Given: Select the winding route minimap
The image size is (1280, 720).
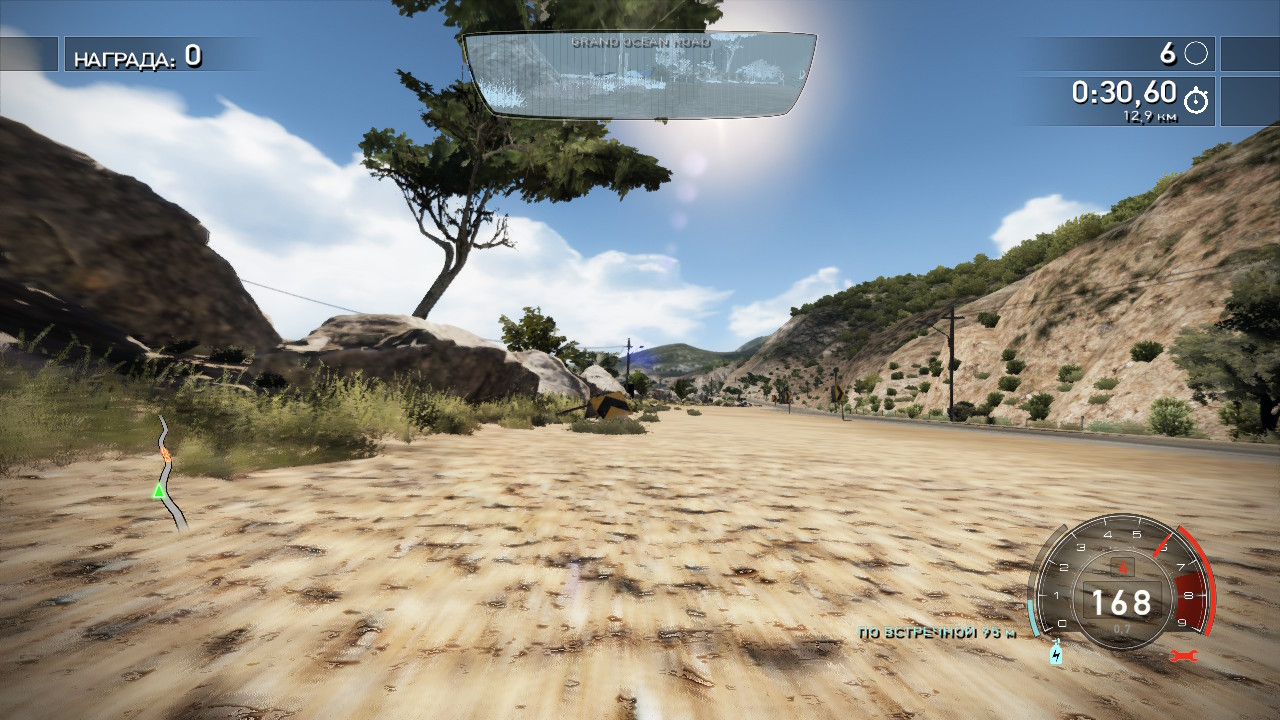Looking at the screenshot, I should click(169, 472).
